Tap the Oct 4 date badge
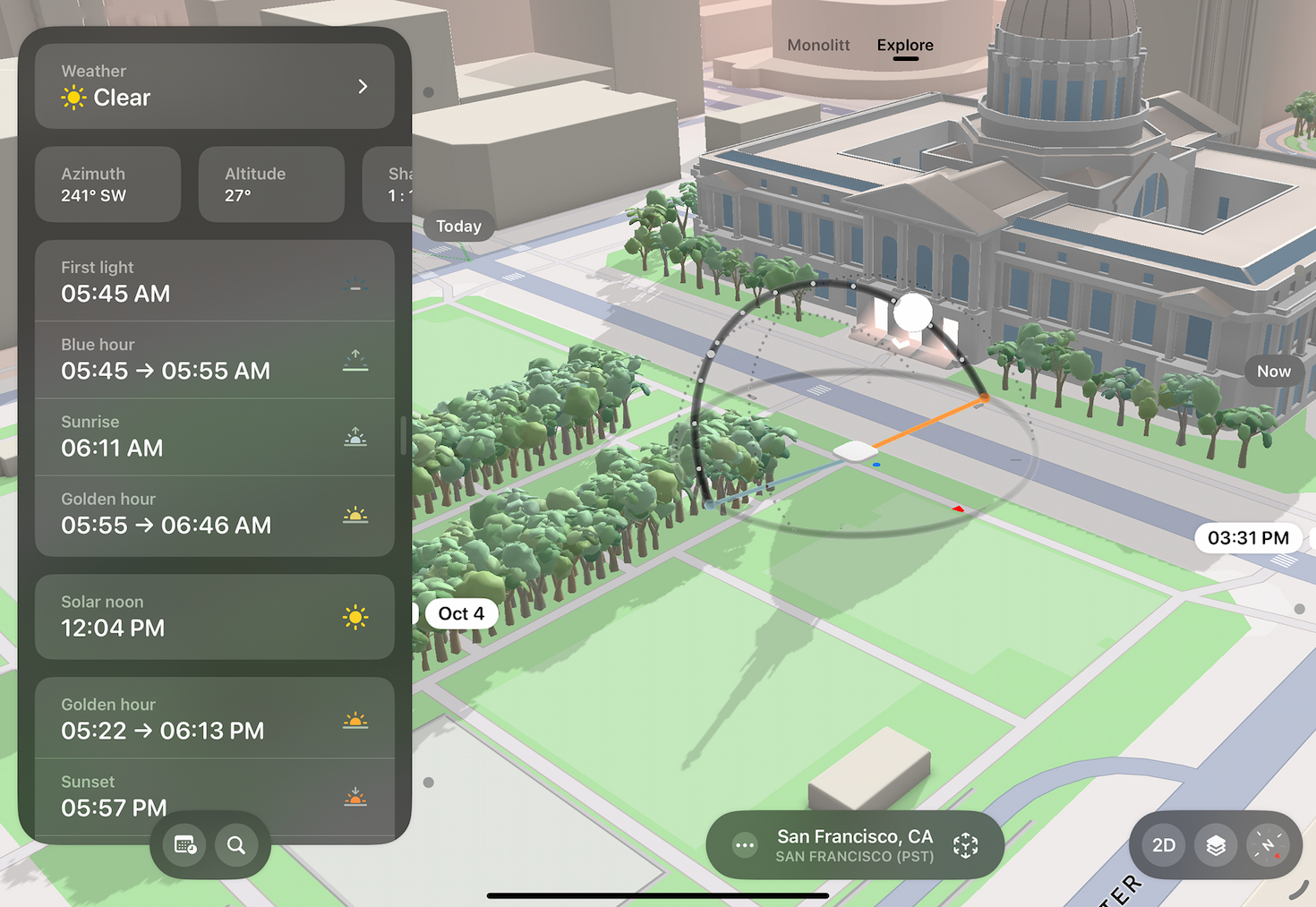 [460, 613]
